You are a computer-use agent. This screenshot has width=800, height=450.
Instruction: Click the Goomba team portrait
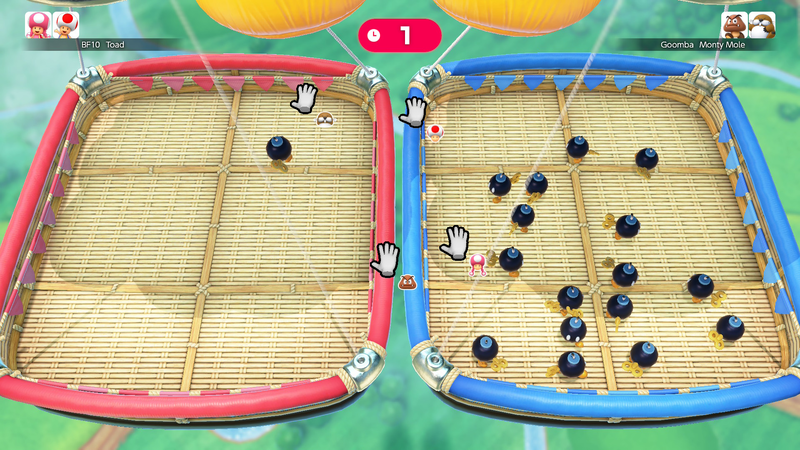click(734, 24)
